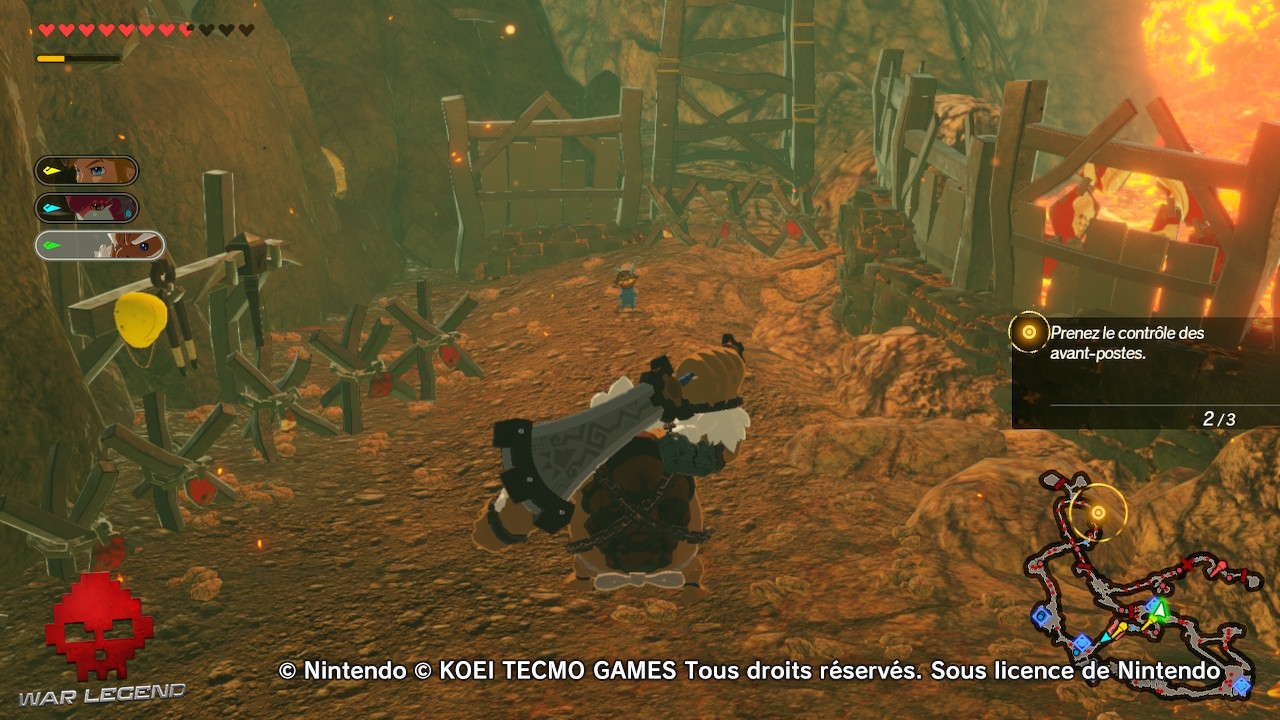
Task: Click the golden objective icon beside the mission text
Action: tap(1029, 331)
